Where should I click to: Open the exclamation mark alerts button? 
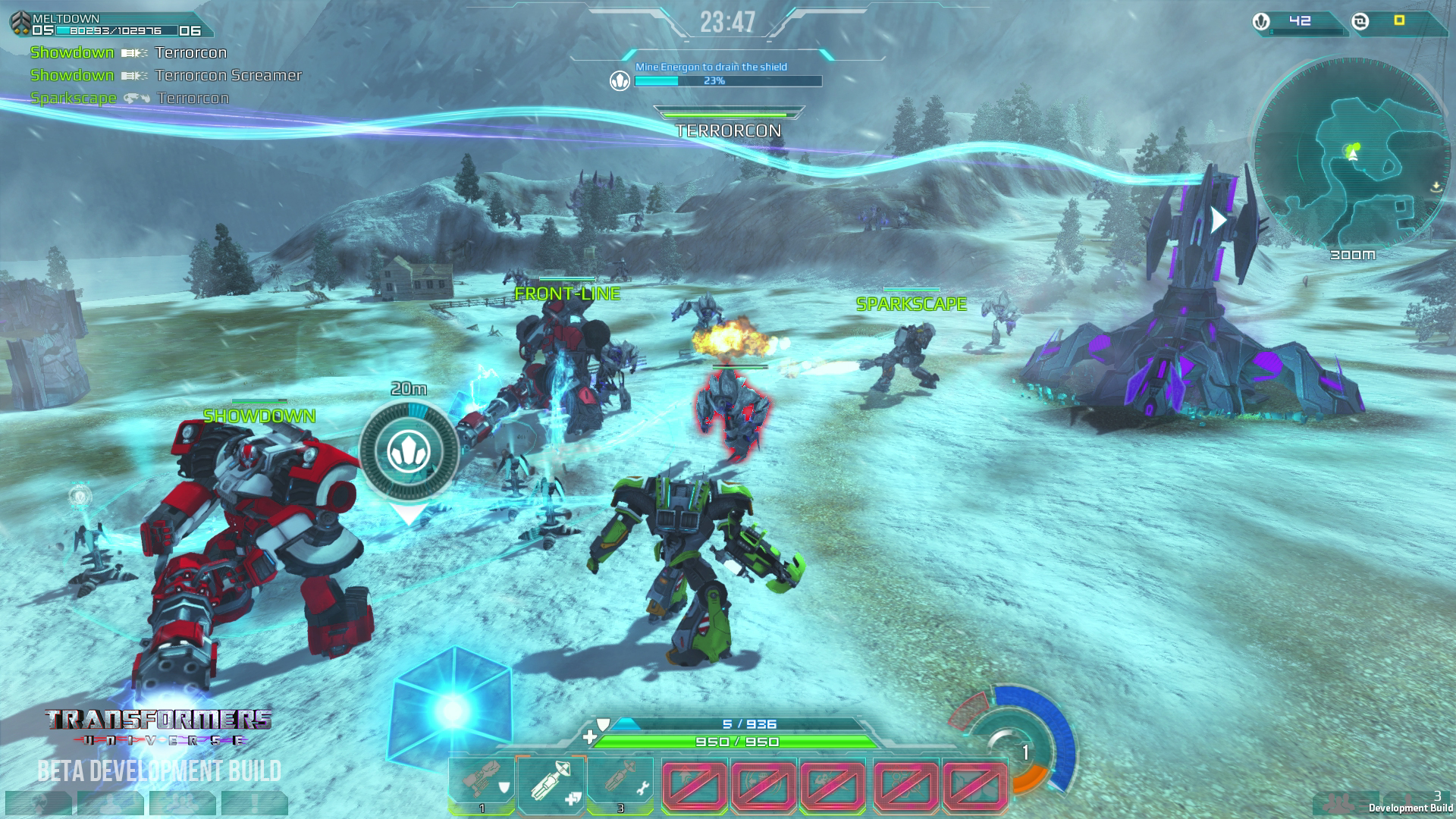[x=254, y=803]
